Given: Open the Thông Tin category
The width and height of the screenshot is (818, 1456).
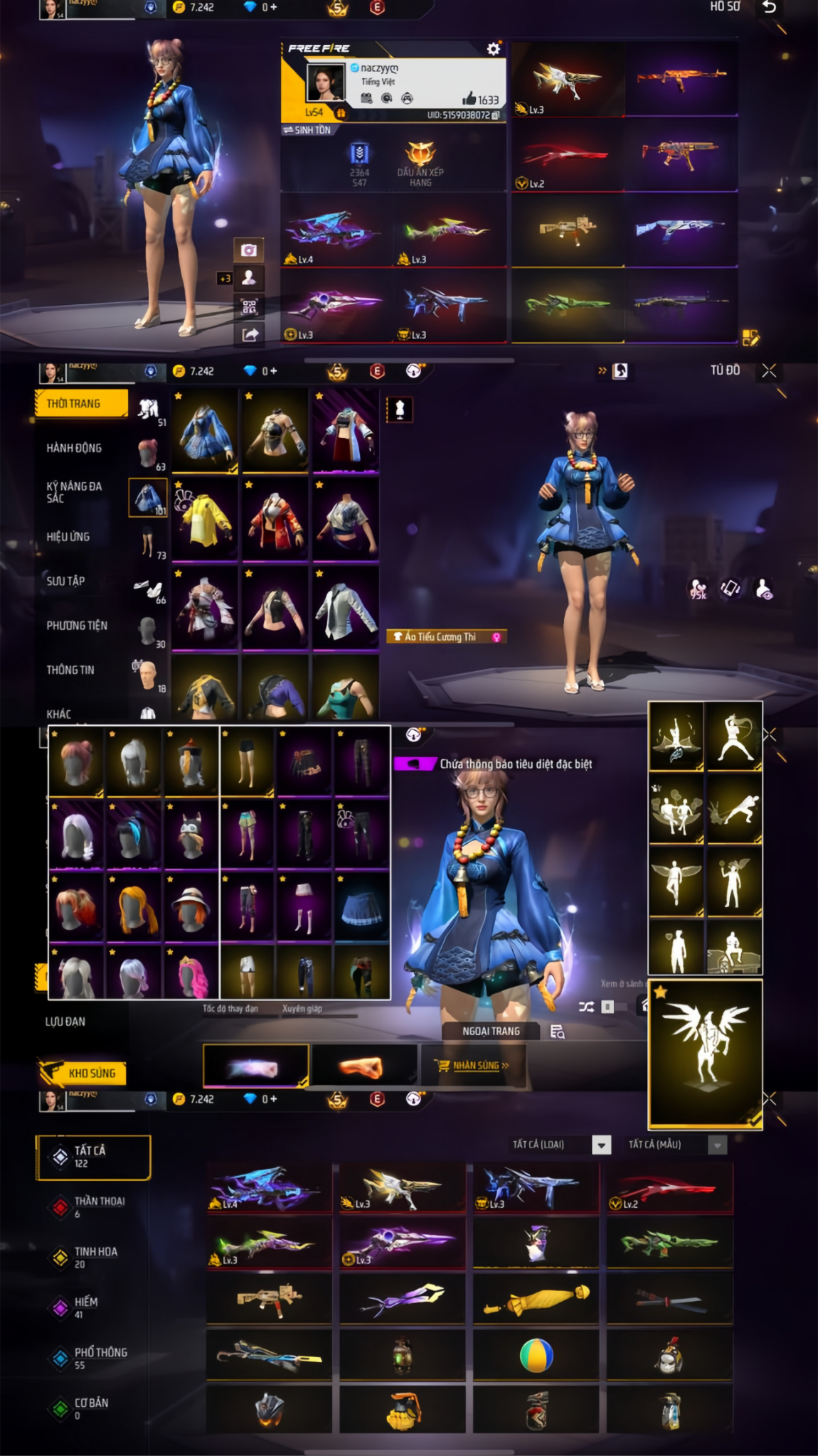Looking at the screenshot, I should point(70,670).
